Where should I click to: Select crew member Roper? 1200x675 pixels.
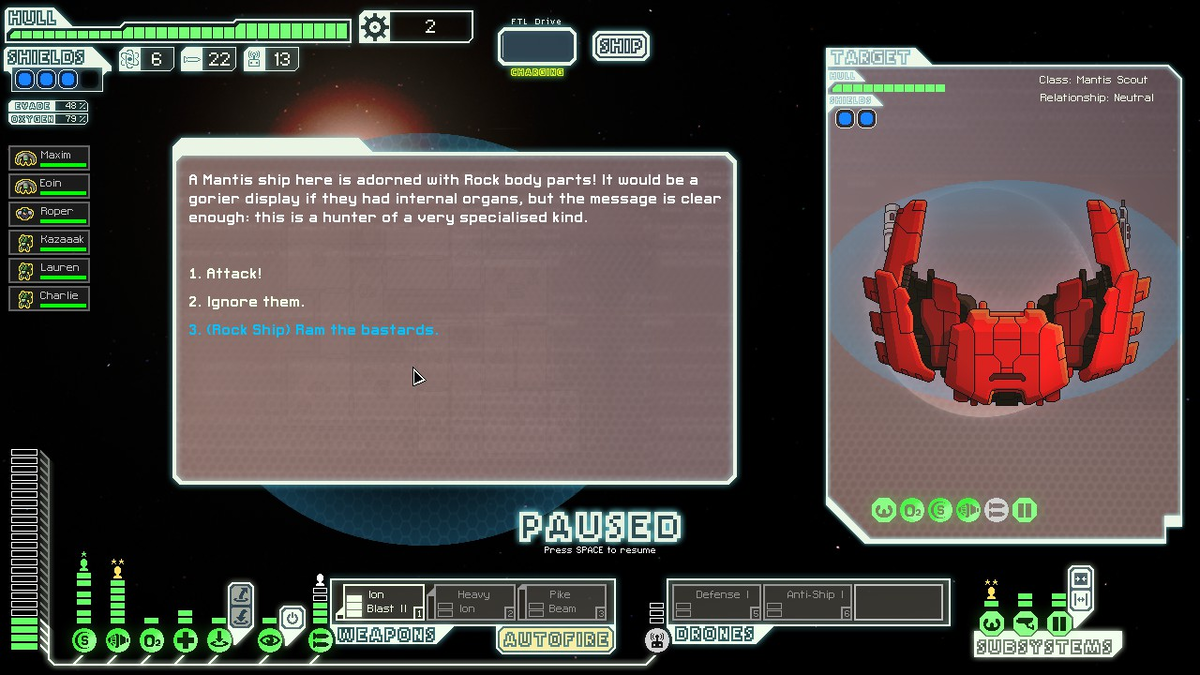(50, 213)
